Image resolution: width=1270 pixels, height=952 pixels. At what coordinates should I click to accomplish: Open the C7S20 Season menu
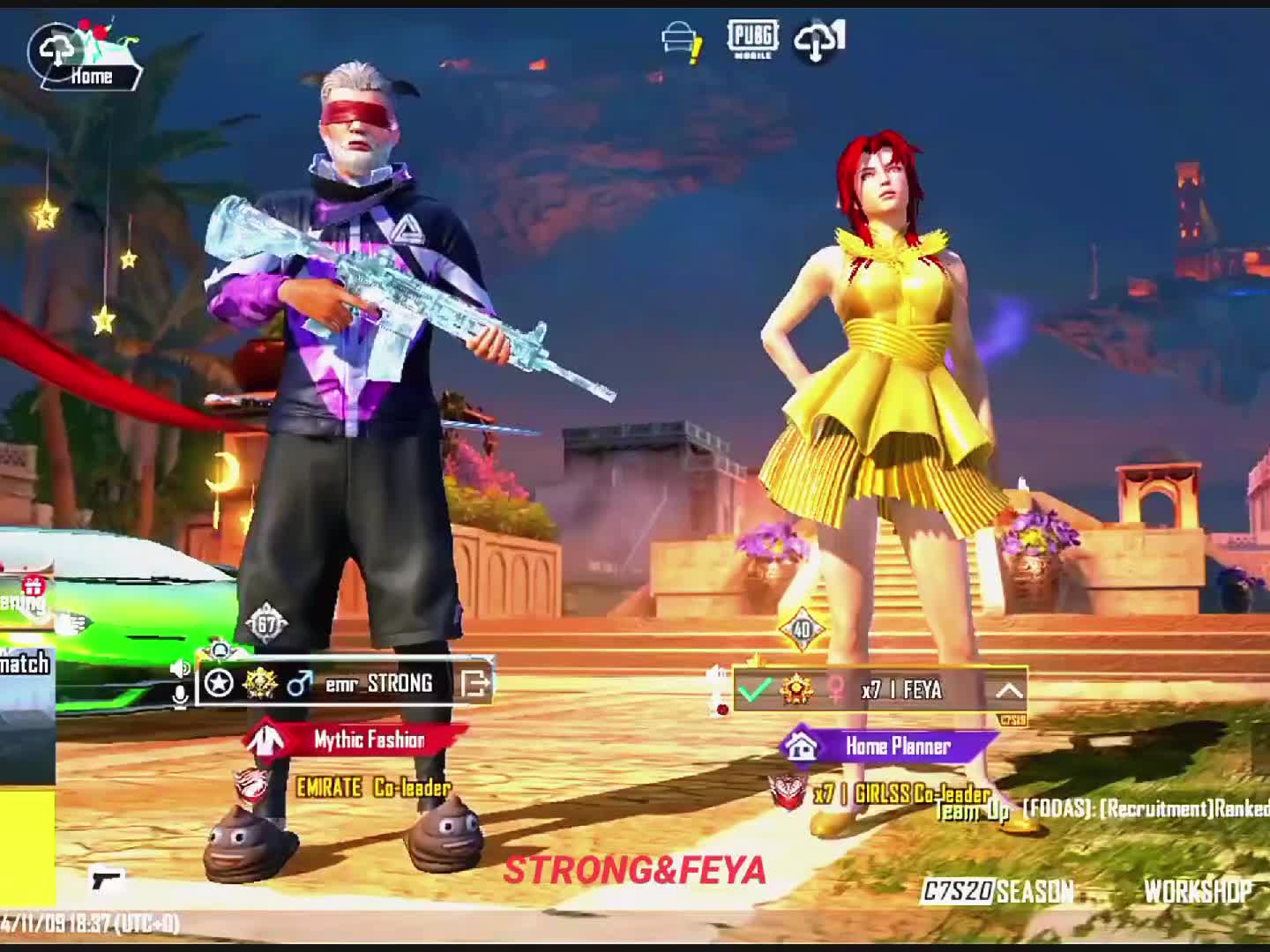(x=997, y=892)
